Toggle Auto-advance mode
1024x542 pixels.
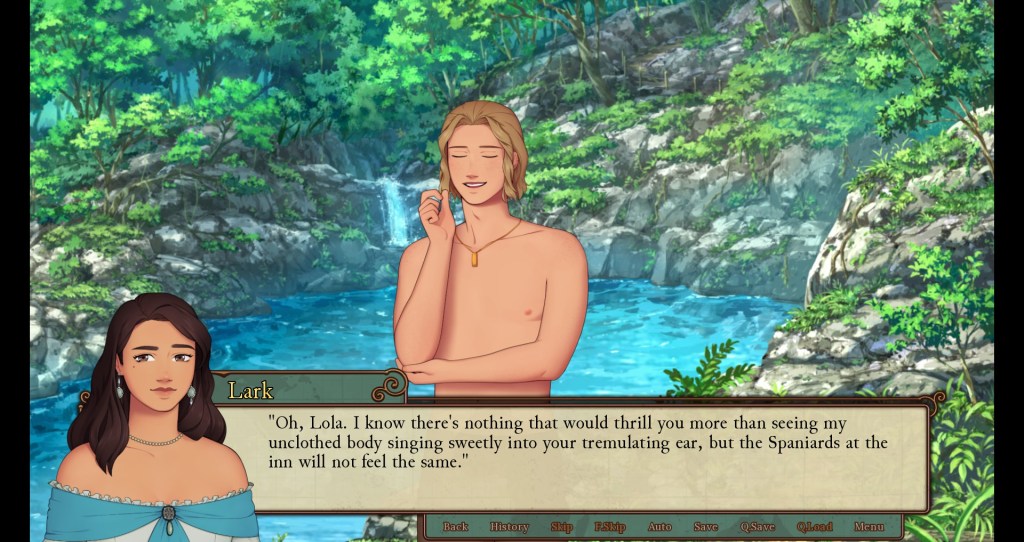[x=659, y=527]
